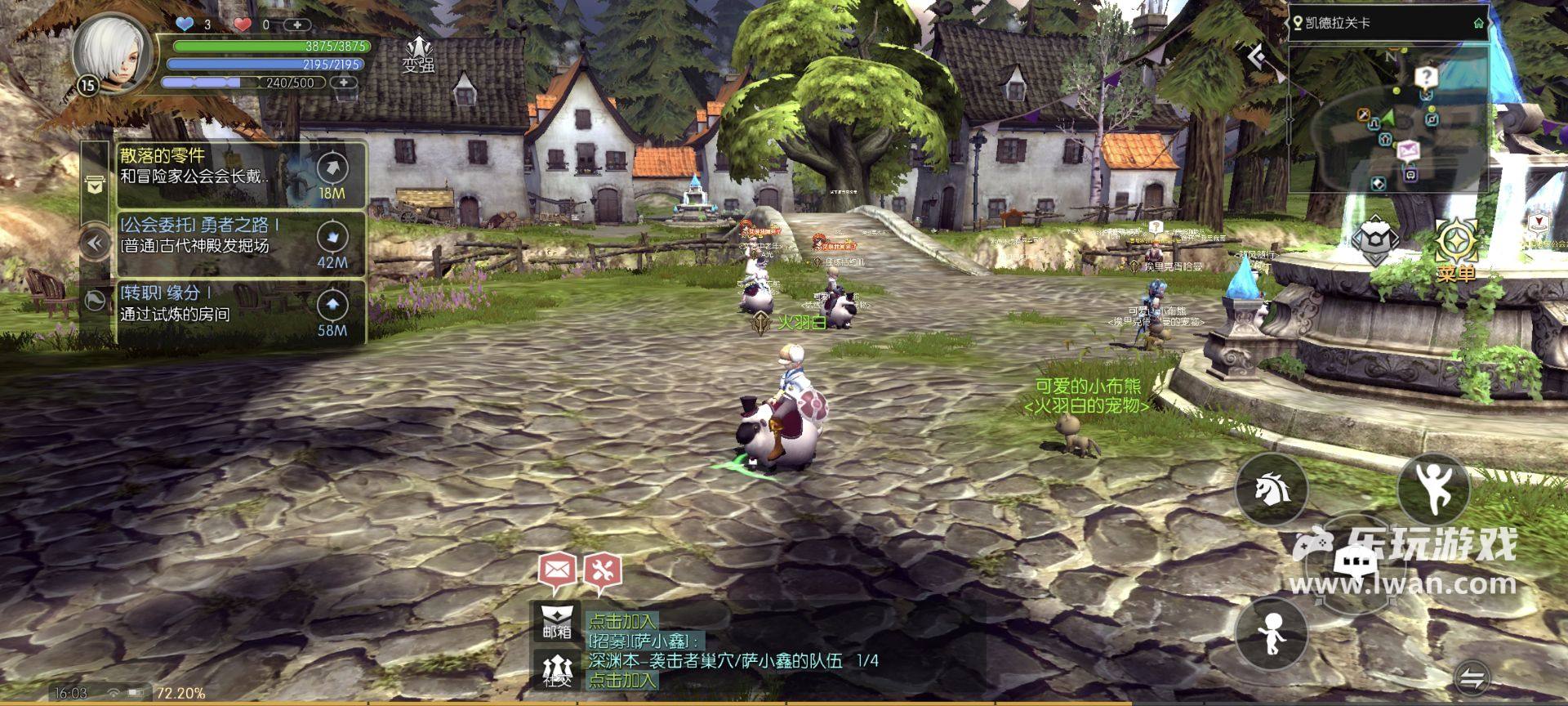Collapse the minimap with the arrow

(1258, 56)
